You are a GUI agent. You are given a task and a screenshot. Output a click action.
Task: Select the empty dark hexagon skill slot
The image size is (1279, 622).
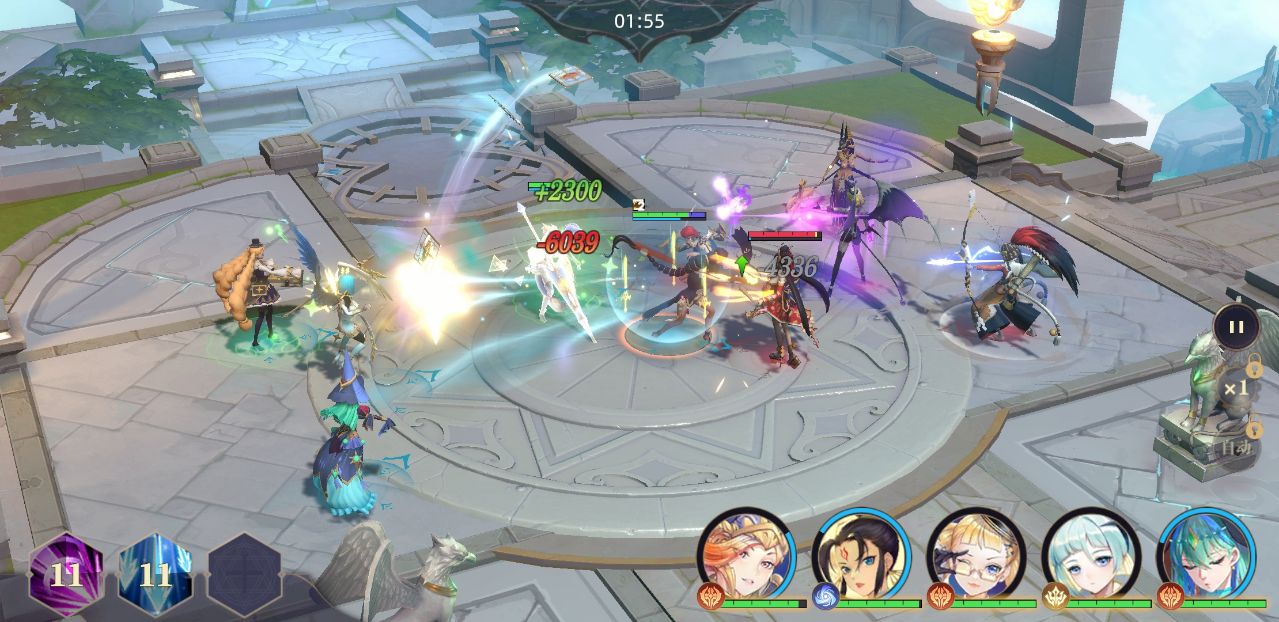(244, 574)
